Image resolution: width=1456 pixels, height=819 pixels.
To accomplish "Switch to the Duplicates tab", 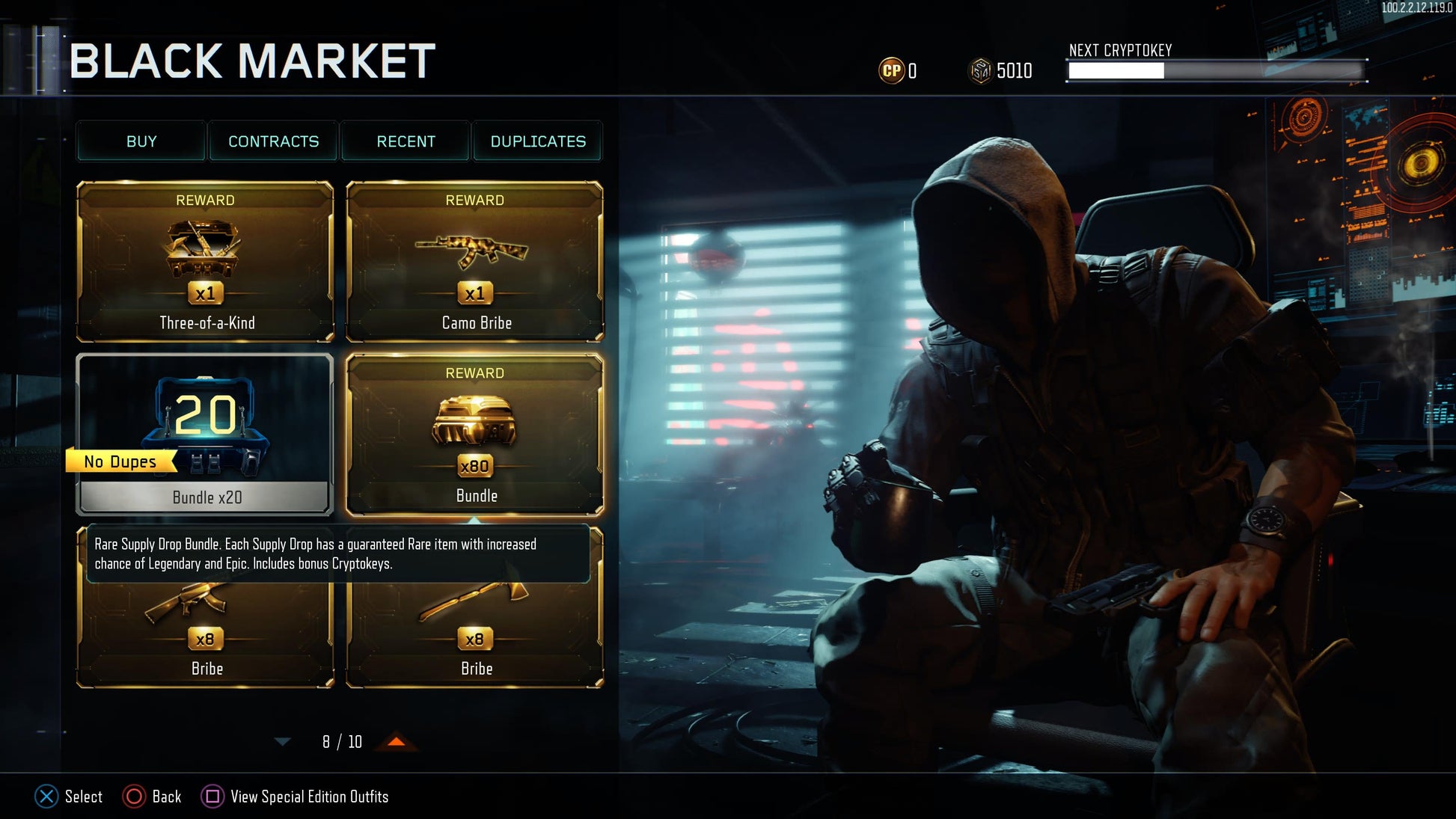I will point(538,141).
